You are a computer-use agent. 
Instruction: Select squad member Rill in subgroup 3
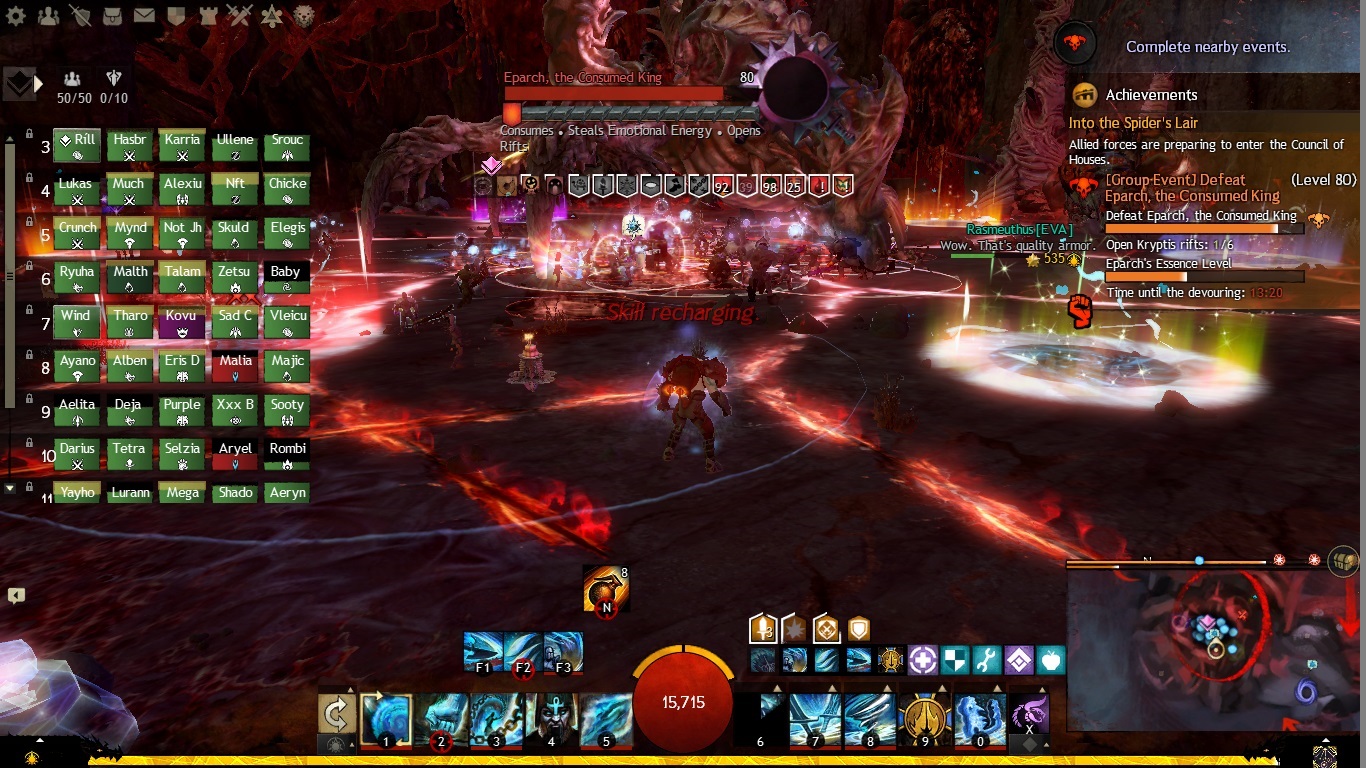pos(77,147)
